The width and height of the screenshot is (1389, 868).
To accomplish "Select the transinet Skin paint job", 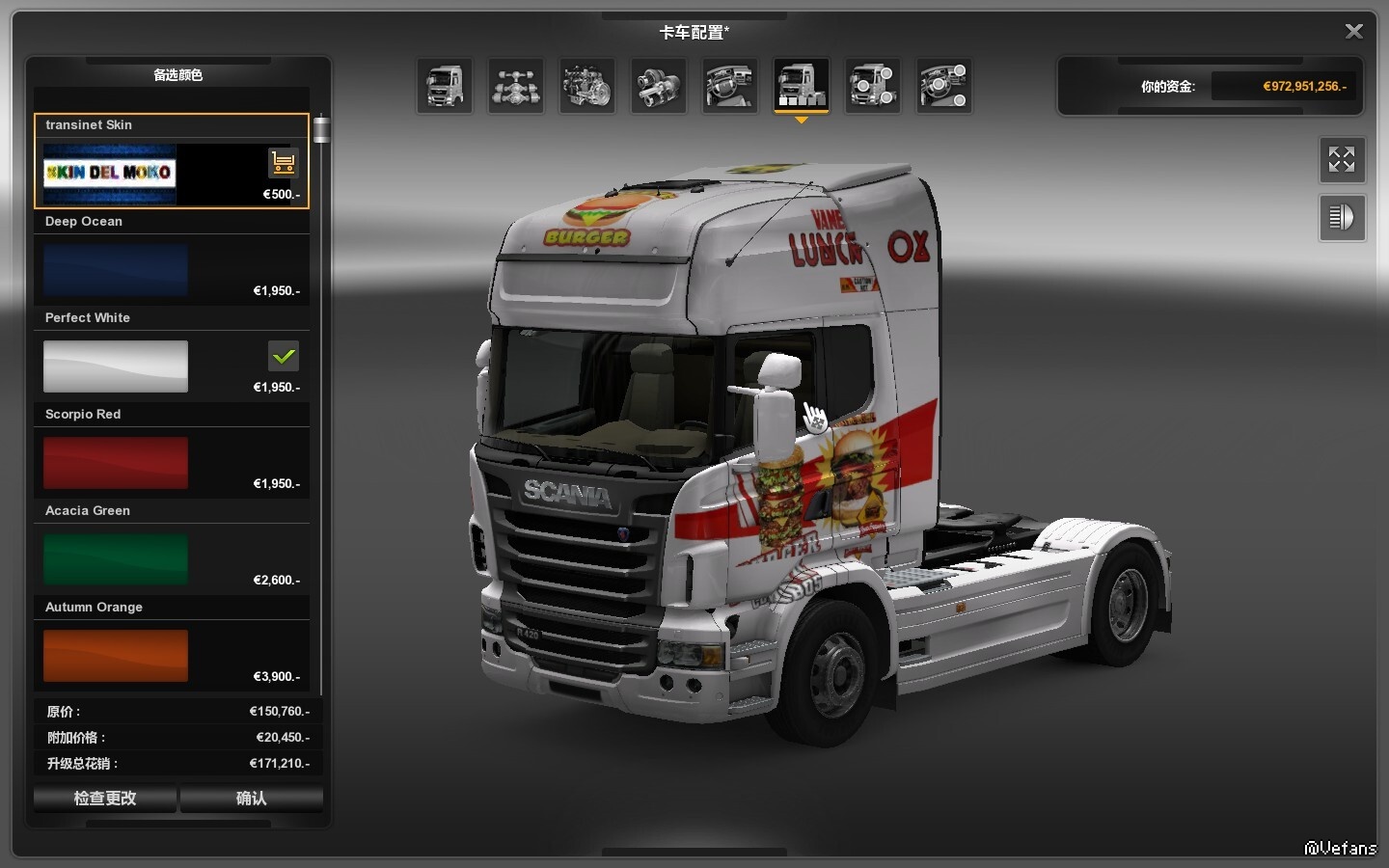I will [110, 174].
